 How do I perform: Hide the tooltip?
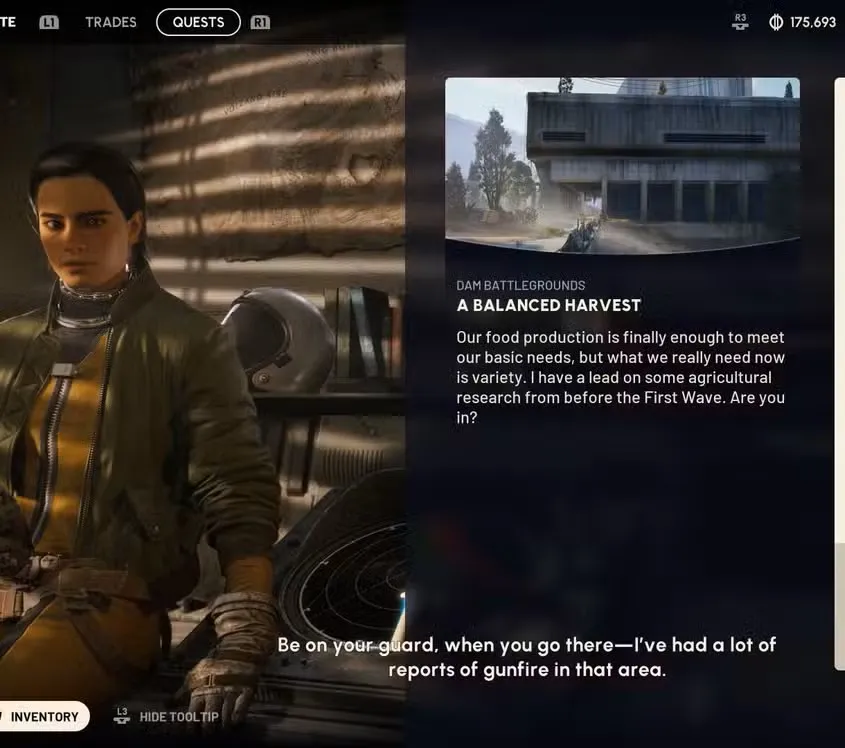coord(178,717)
